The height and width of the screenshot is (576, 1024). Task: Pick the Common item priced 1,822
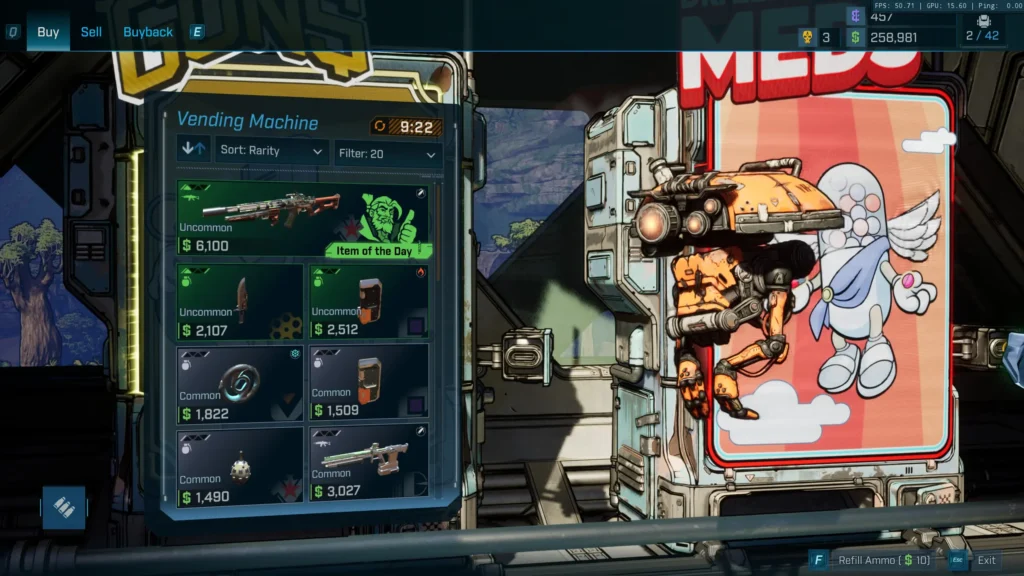(240, 384)
